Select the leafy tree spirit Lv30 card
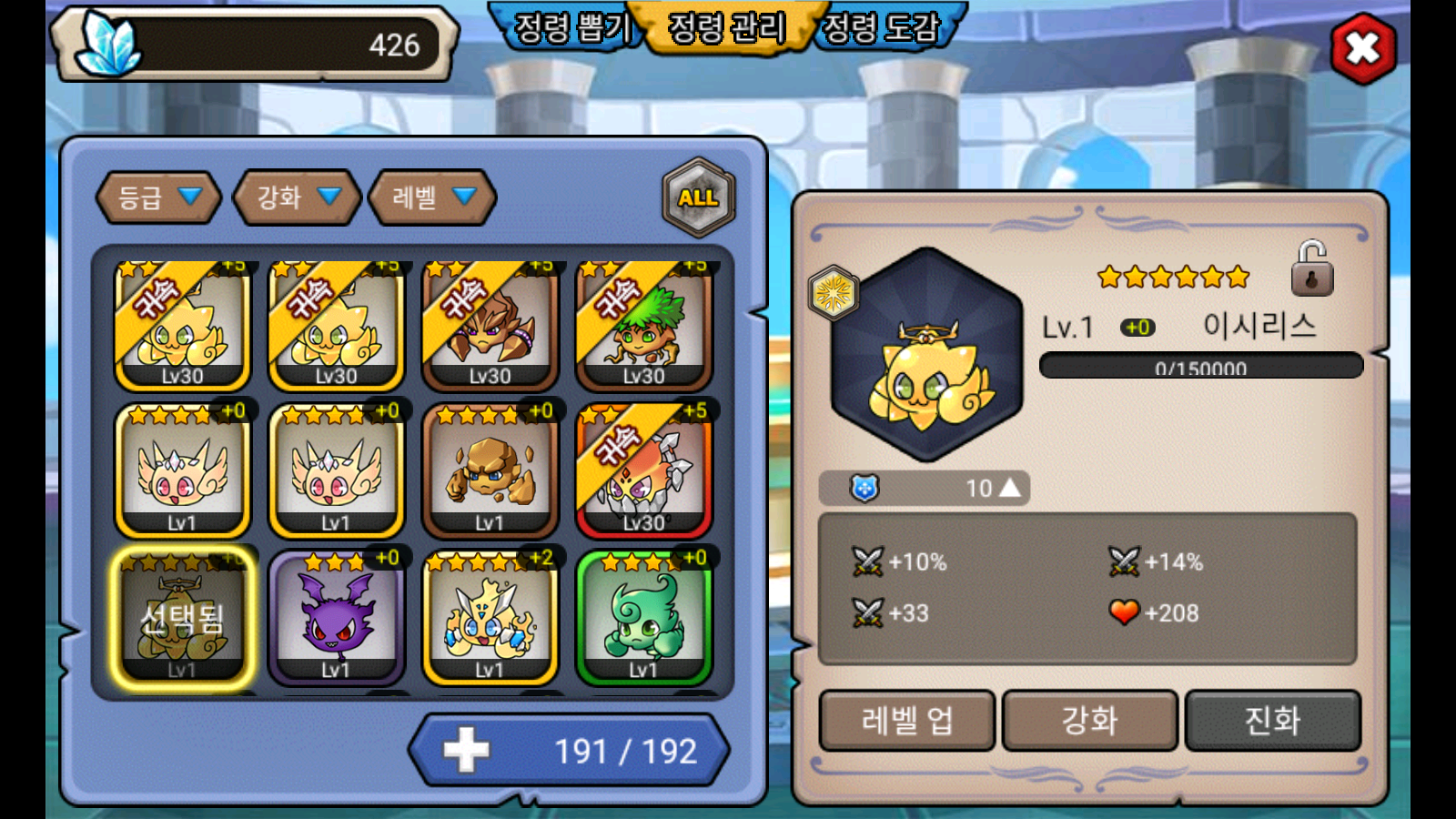The width and height of the screenshot is (1456, 819). tap(643, 326)
